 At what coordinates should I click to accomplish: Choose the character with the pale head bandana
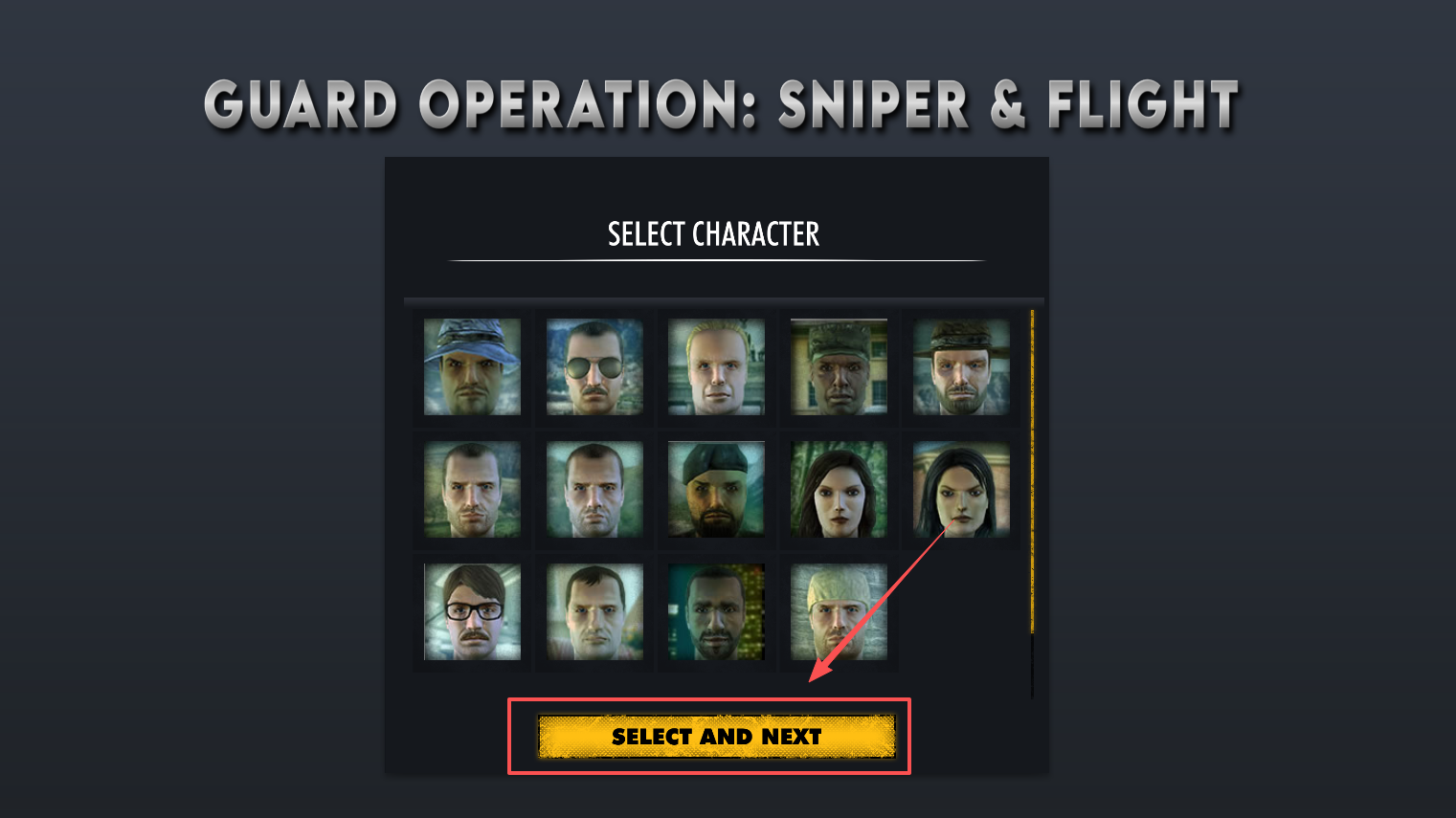(839, 611)
